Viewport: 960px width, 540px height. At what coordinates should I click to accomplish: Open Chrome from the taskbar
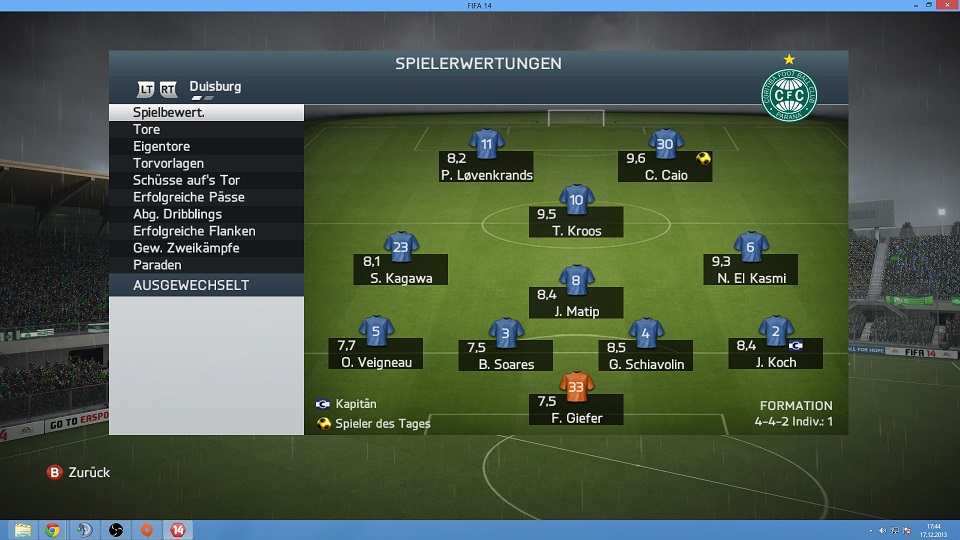[x=53, y=530]
